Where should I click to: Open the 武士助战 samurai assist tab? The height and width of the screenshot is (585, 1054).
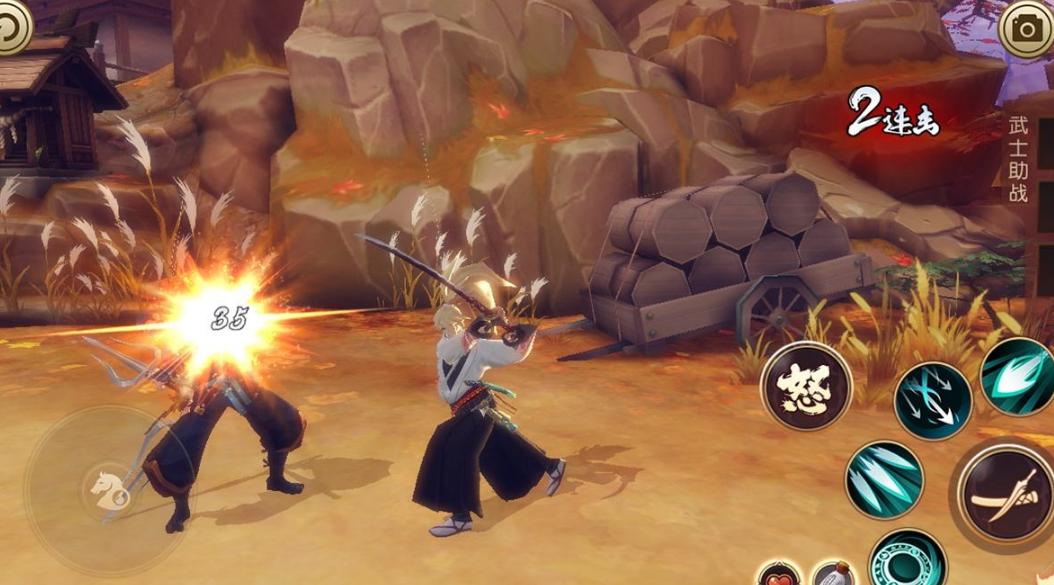[1018, 158]
